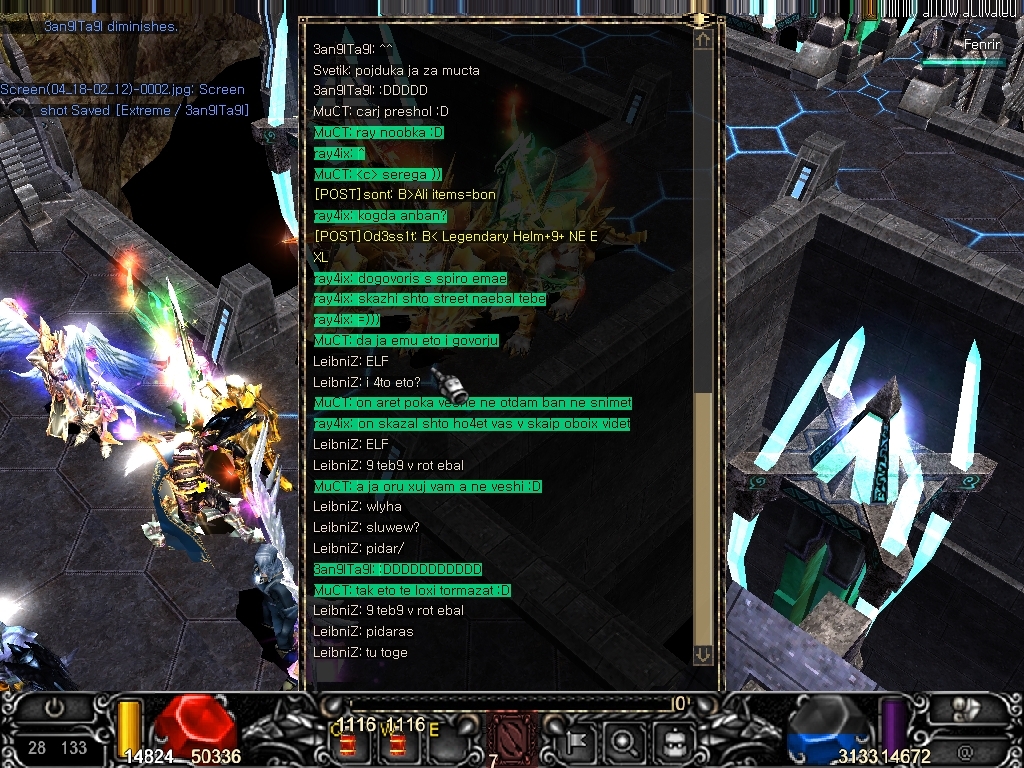This screenshot has height=768, width=1024.
Task: Click the icon button above the @ button
Action: click(x=965, y=708)
